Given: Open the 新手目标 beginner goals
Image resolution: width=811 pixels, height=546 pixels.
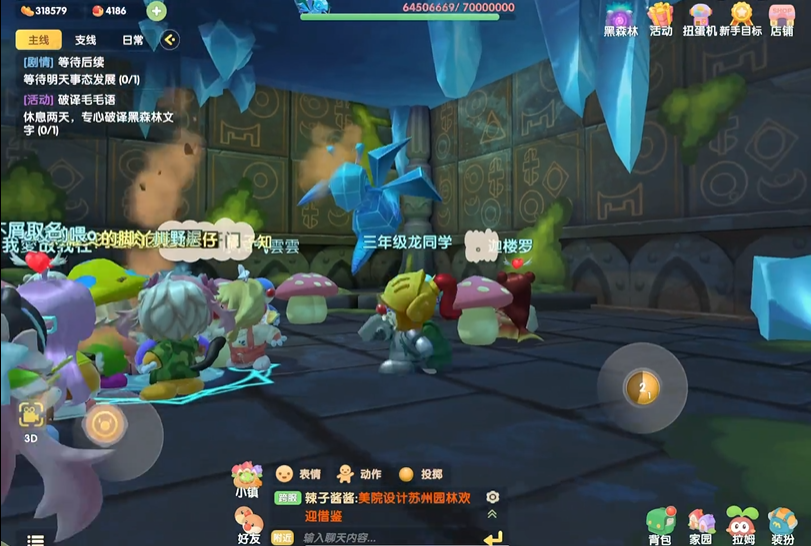Looking at the screenshot, I should pos(741,19).
